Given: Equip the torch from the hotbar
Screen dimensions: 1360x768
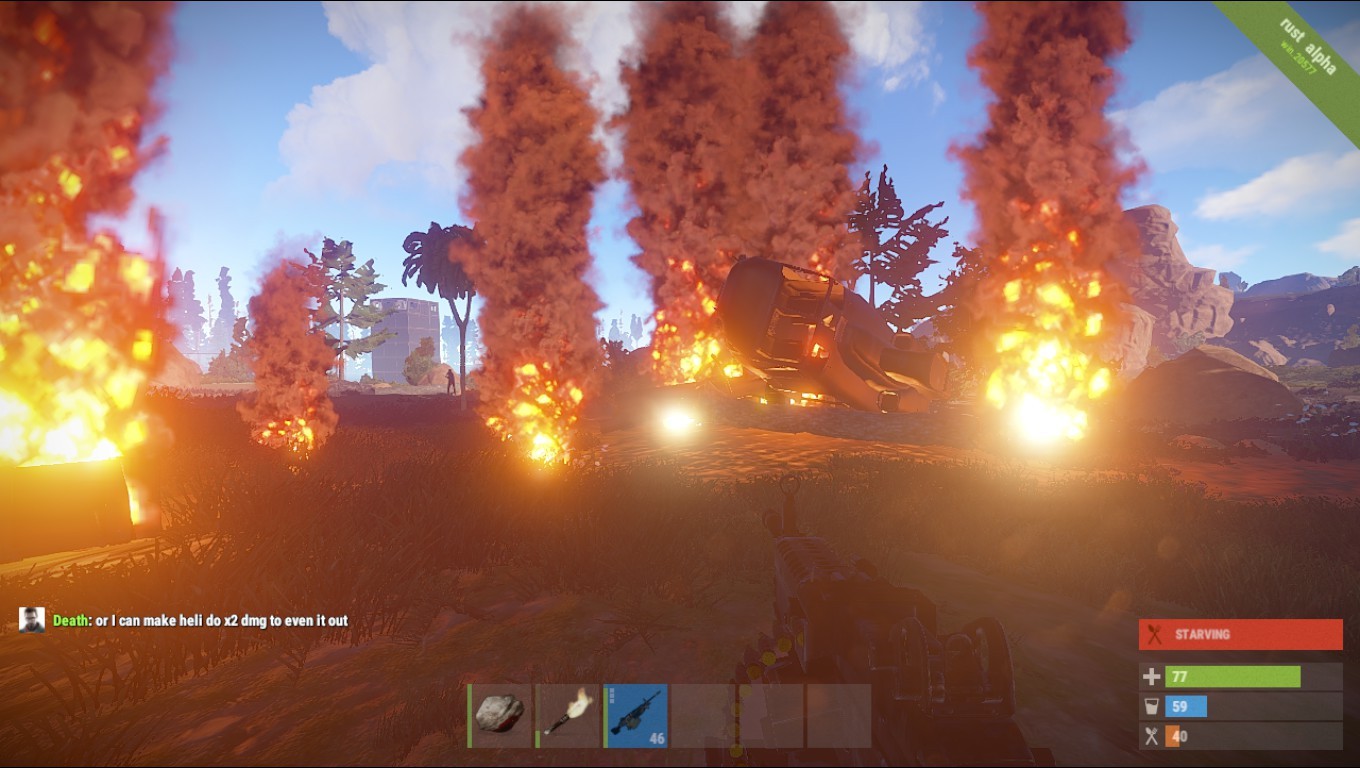Looking at the screenshot, I should [x=568, y=715].
